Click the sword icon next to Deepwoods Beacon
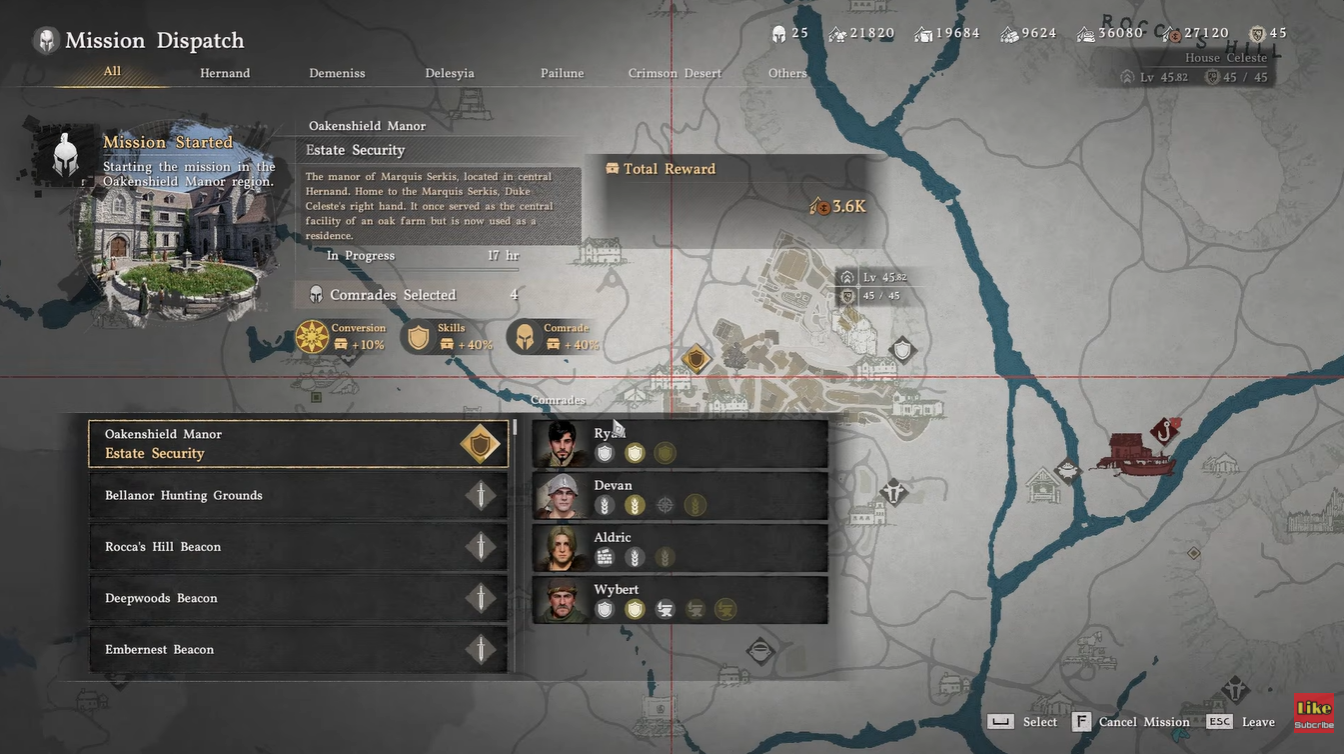The width and height of the screenshot is (1344, 754). (x=482, y=597)
